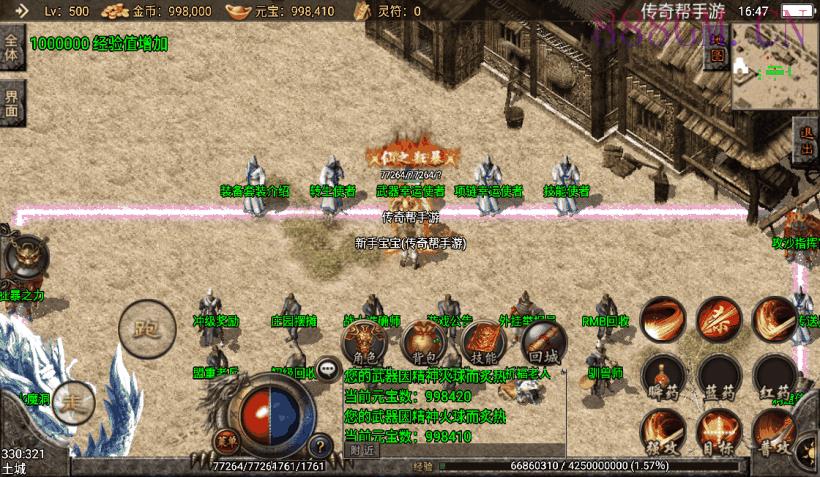Activate the 杀 slash skill icon
Viewport: 820px width, 477px height.
[x=718, y=319]
